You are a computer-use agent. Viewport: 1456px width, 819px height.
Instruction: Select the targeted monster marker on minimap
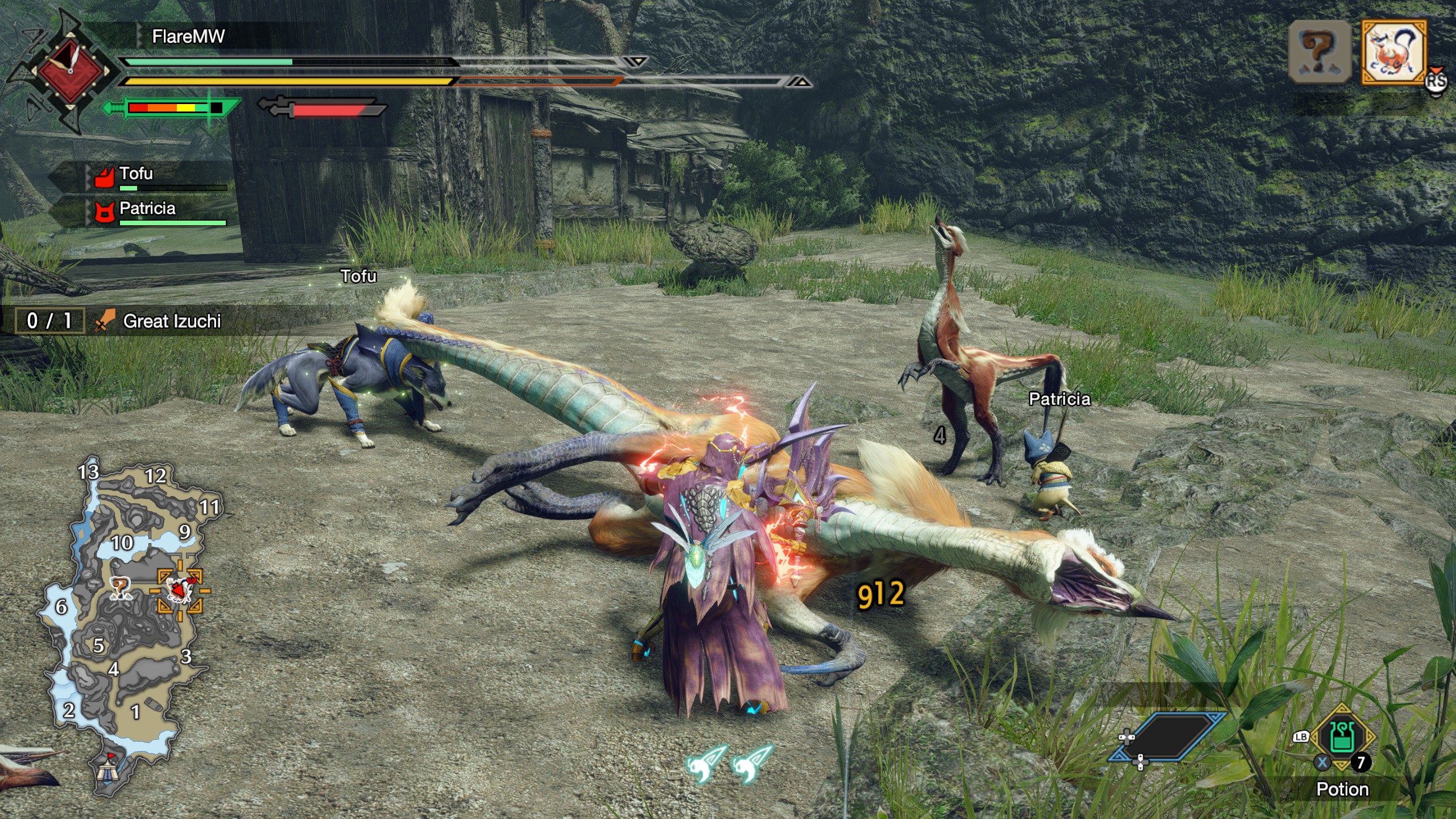[180, 590]
